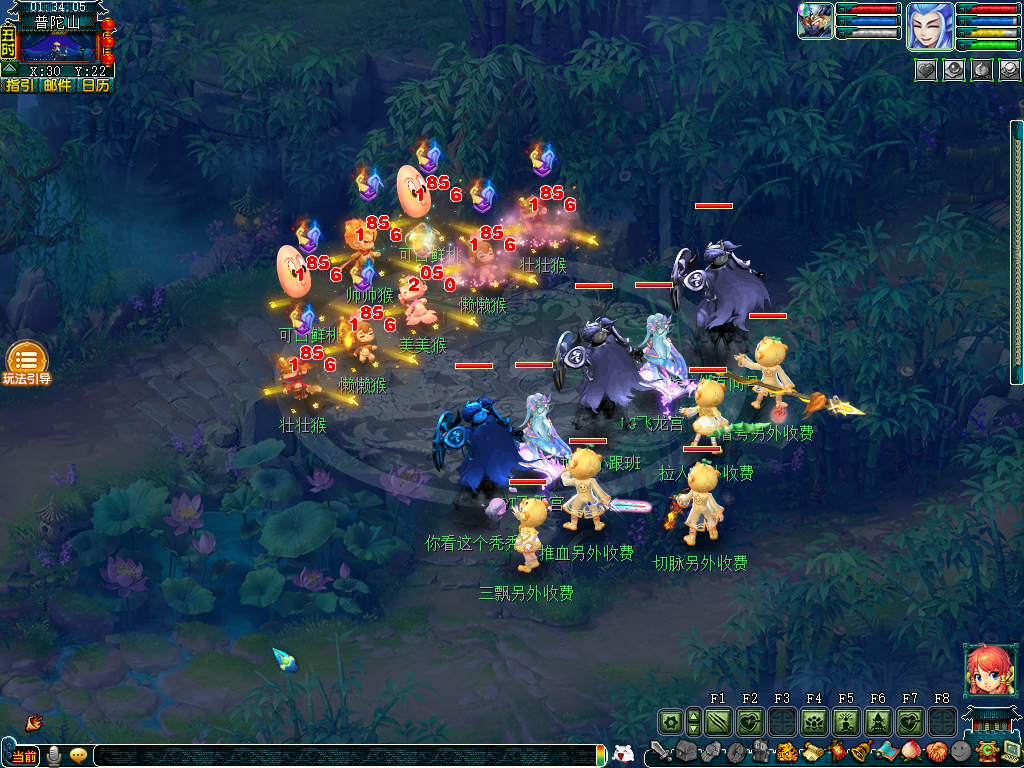Screen dimensions: 1024x768
Task: Collapse the minimap with the arrow button
Action: (x=9, y=69)
